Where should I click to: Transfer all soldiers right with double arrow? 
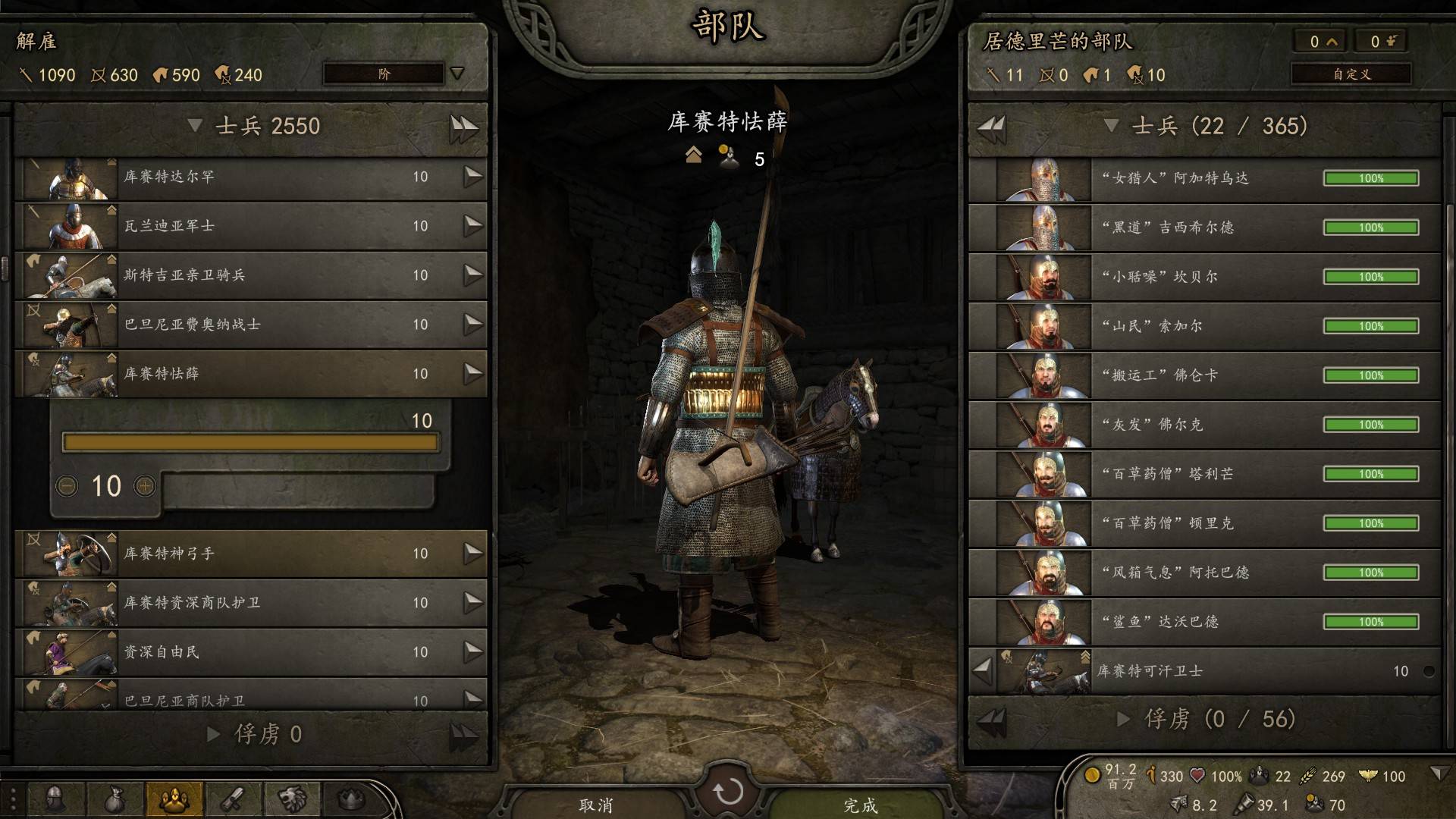pos(463,127)
